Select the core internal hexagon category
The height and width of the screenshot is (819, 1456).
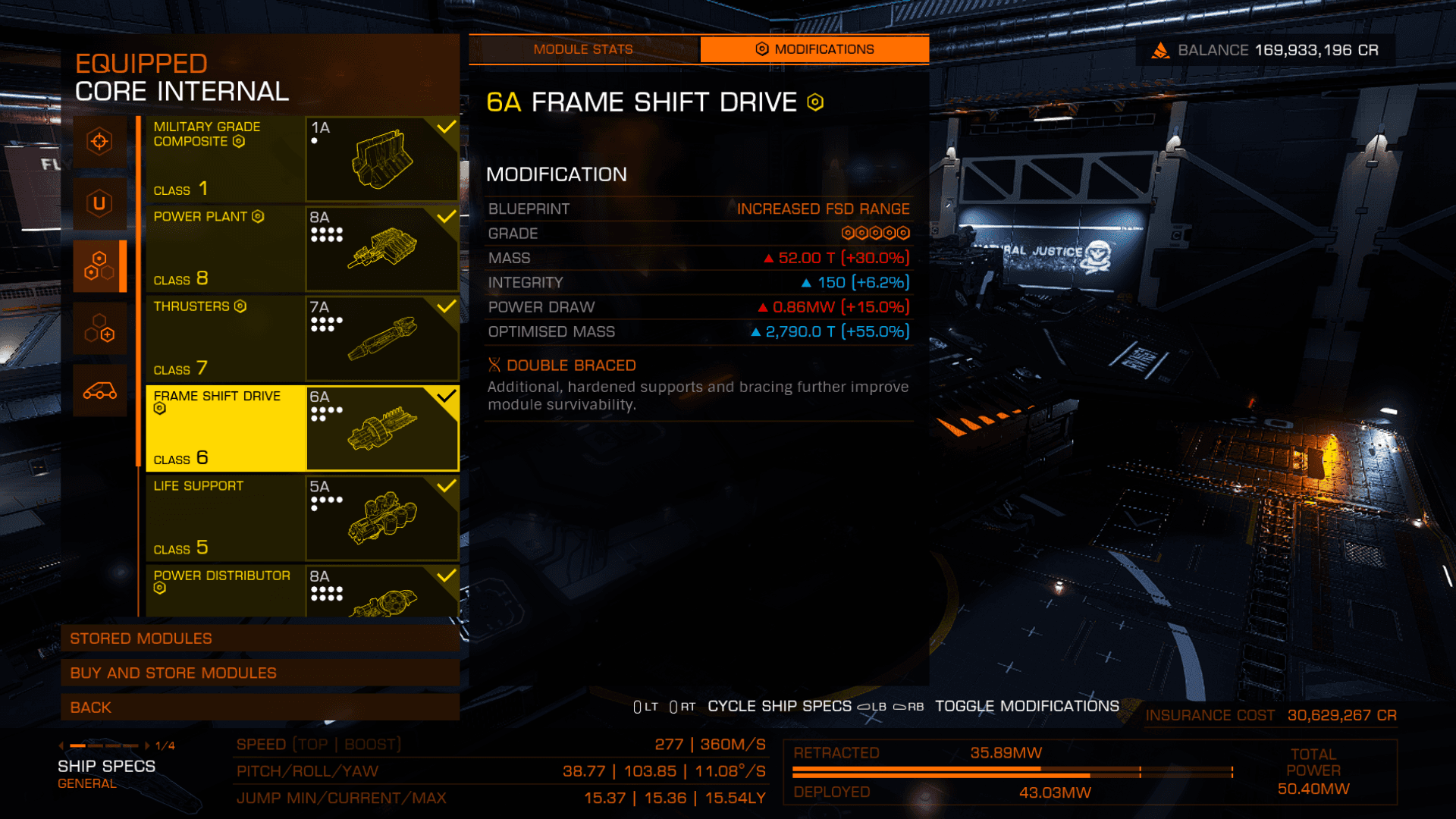[99, 265]
